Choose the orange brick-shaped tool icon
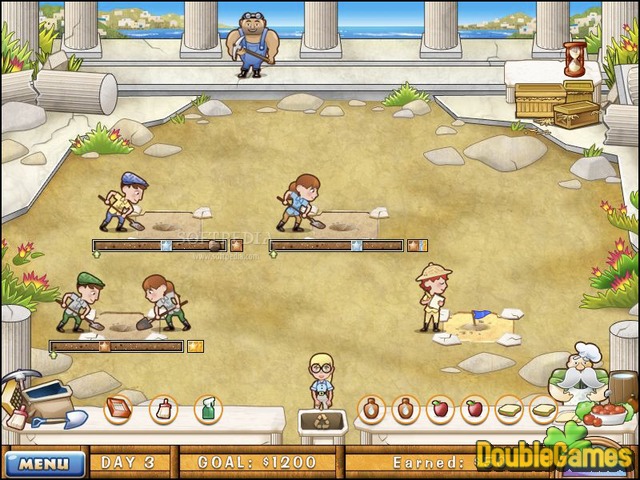The image size is (640, 480). tap(119, 409)
